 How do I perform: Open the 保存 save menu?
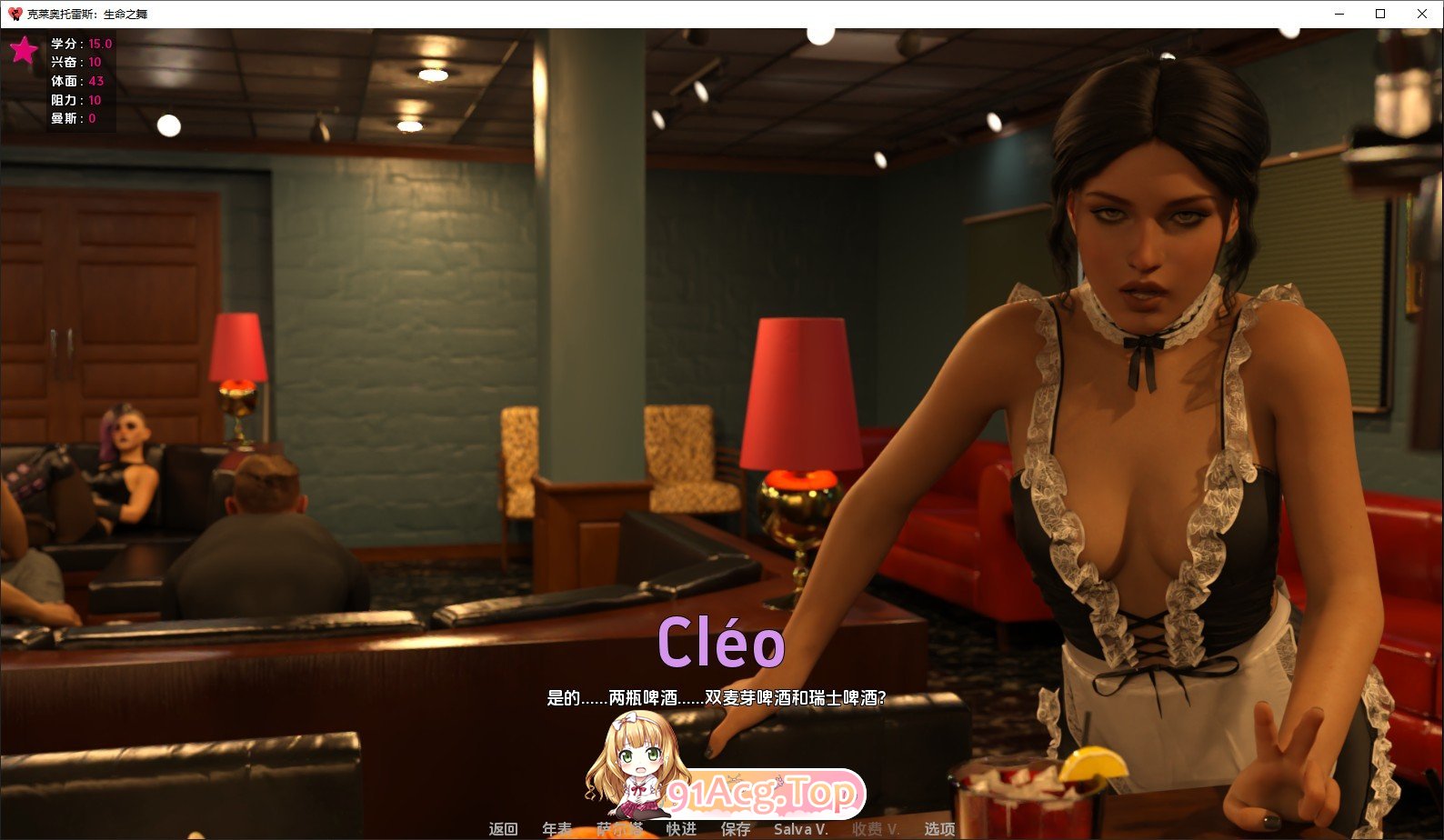[x=736, y=828]
